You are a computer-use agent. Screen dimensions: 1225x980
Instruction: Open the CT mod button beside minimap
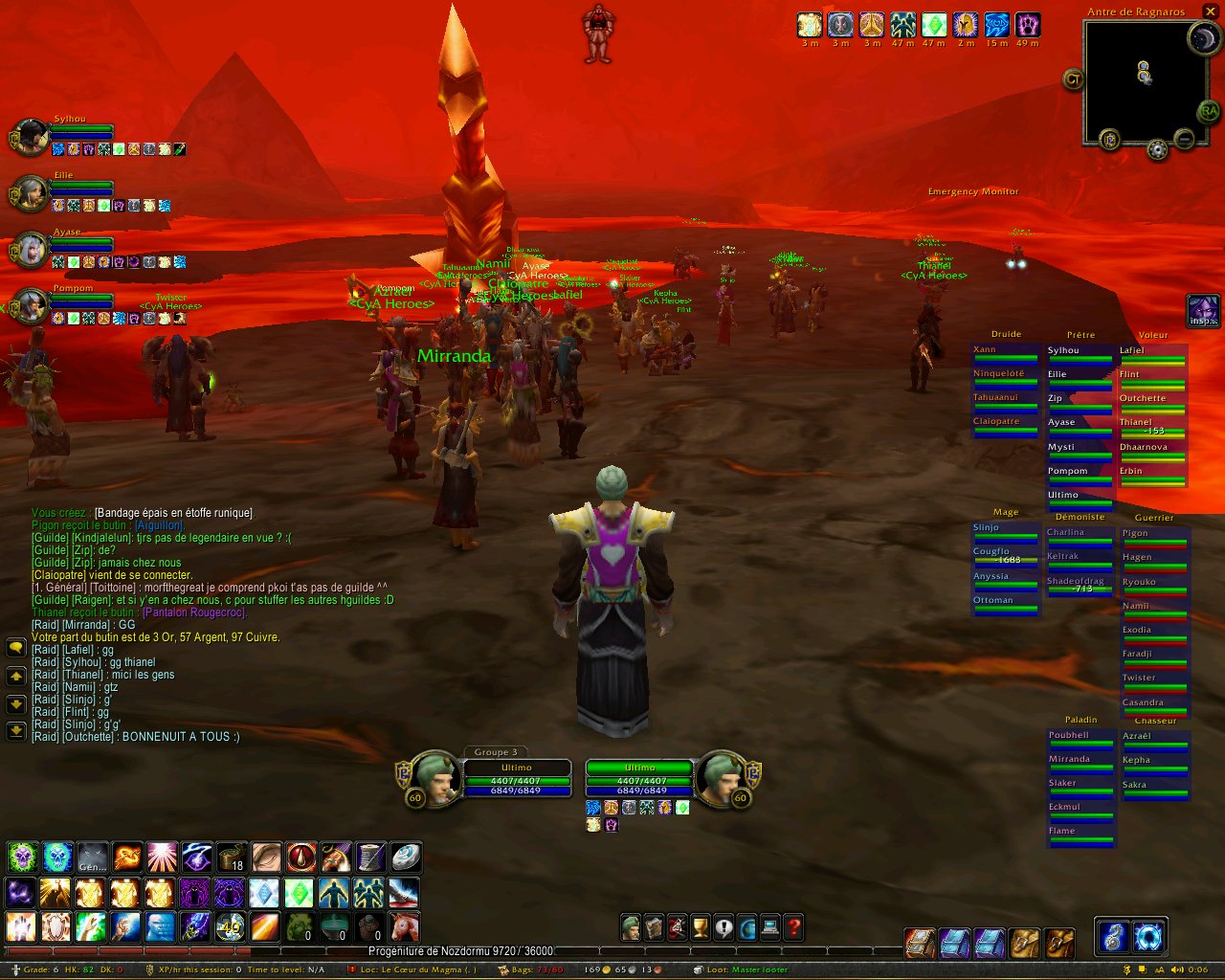coord(1073,79)
